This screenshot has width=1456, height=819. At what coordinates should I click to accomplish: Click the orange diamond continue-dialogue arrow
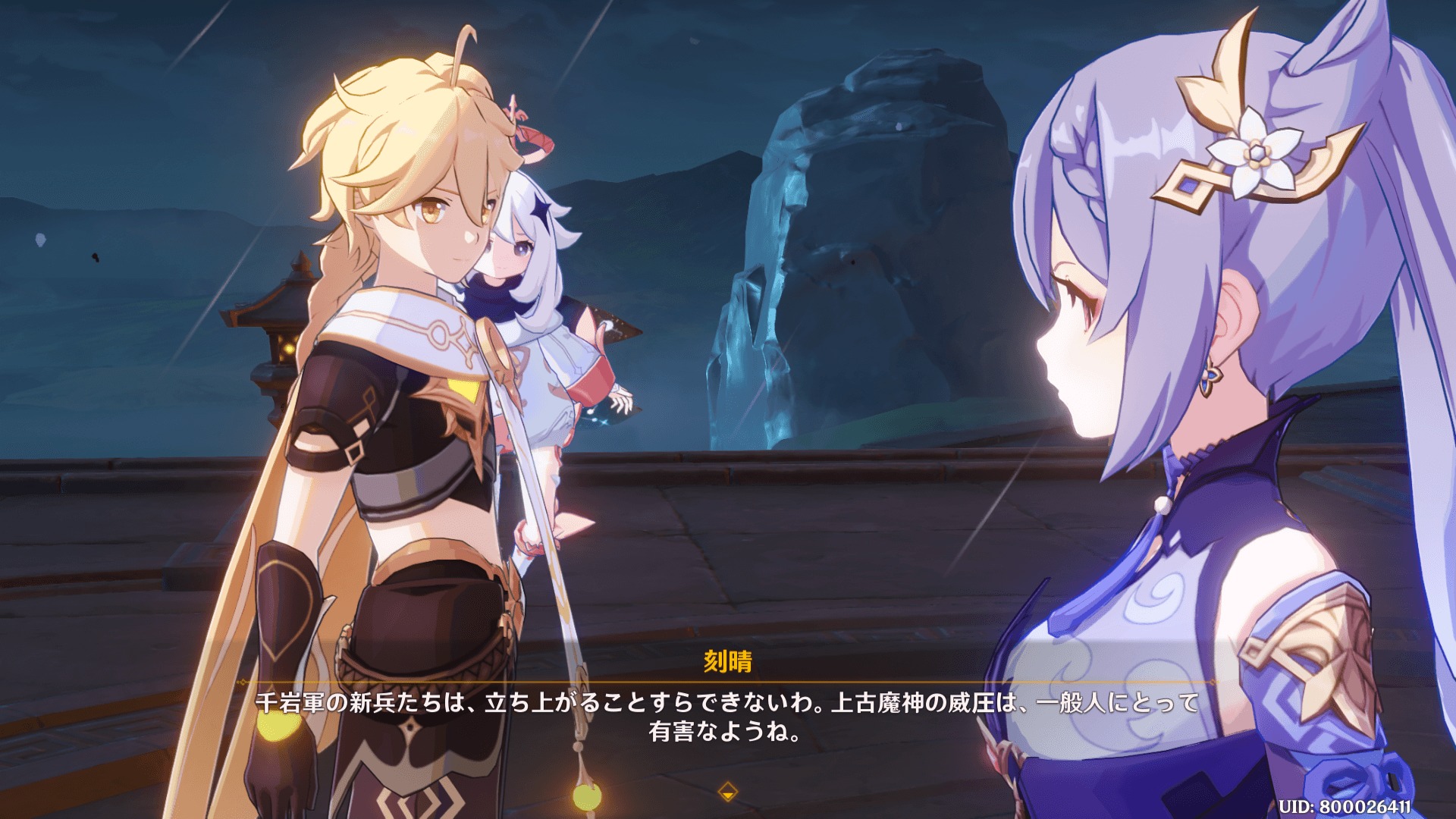[727, 792]
